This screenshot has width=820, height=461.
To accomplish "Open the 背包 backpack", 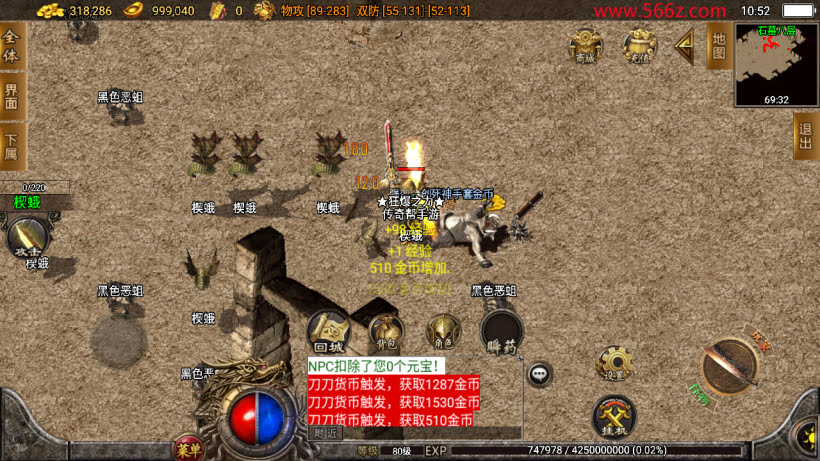I will [386, 331].
